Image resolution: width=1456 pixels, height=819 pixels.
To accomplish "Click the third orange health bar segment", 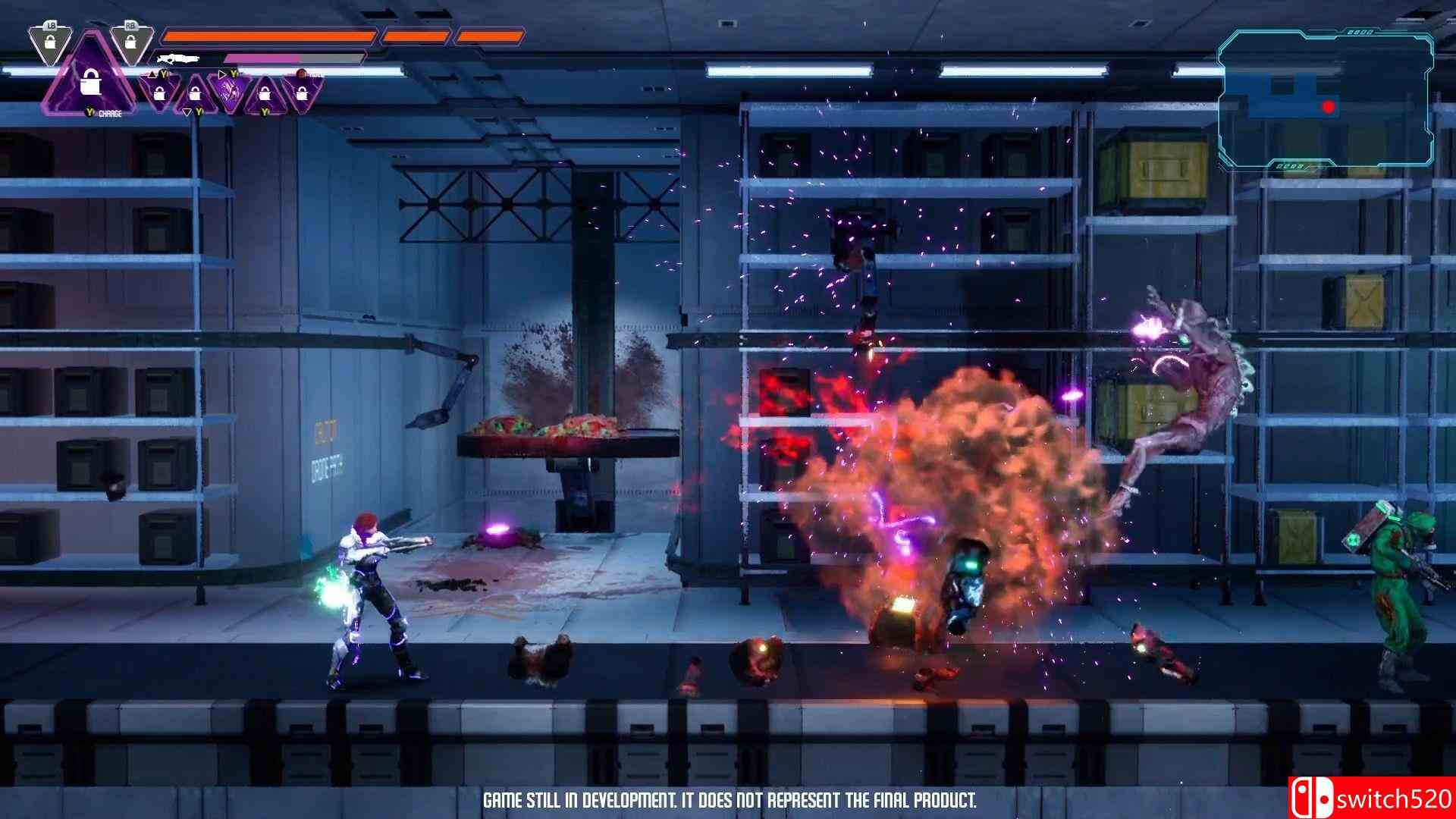I will pos(491,34).
